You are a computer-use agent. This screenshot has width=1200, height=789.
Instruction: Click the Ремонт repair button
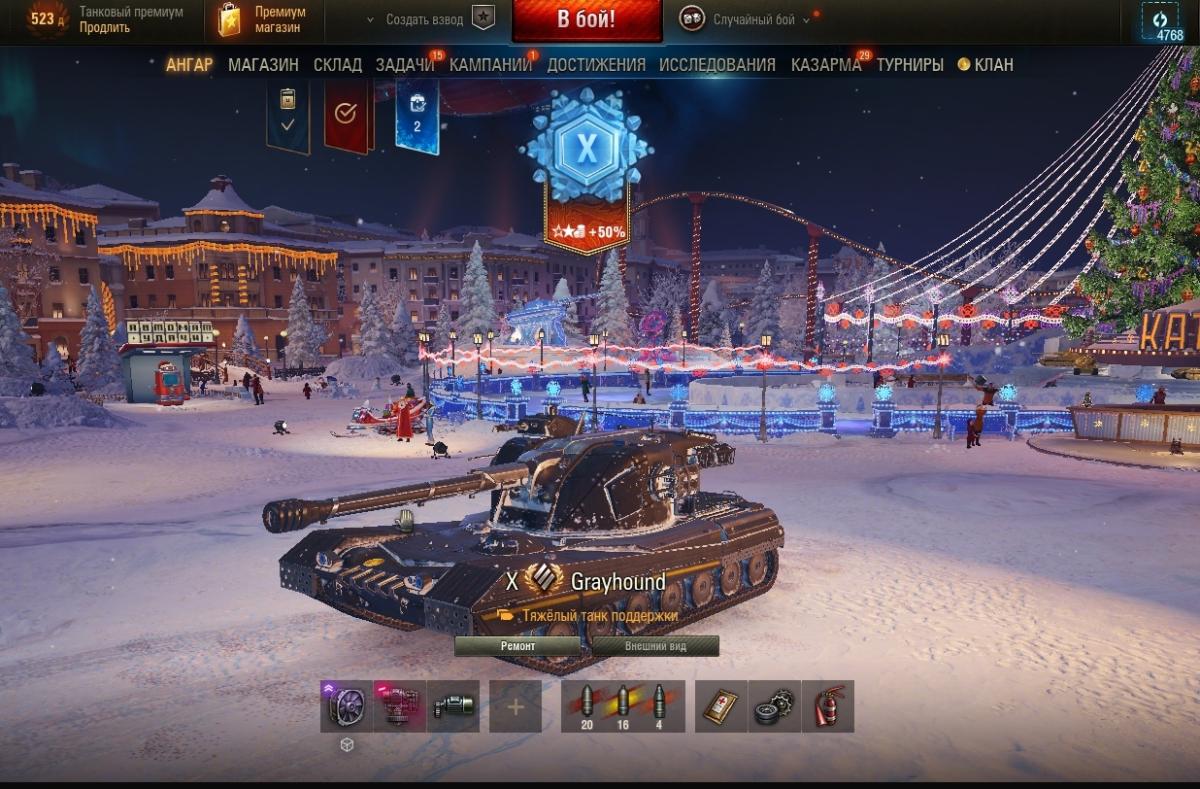click(x=518, y=646)
